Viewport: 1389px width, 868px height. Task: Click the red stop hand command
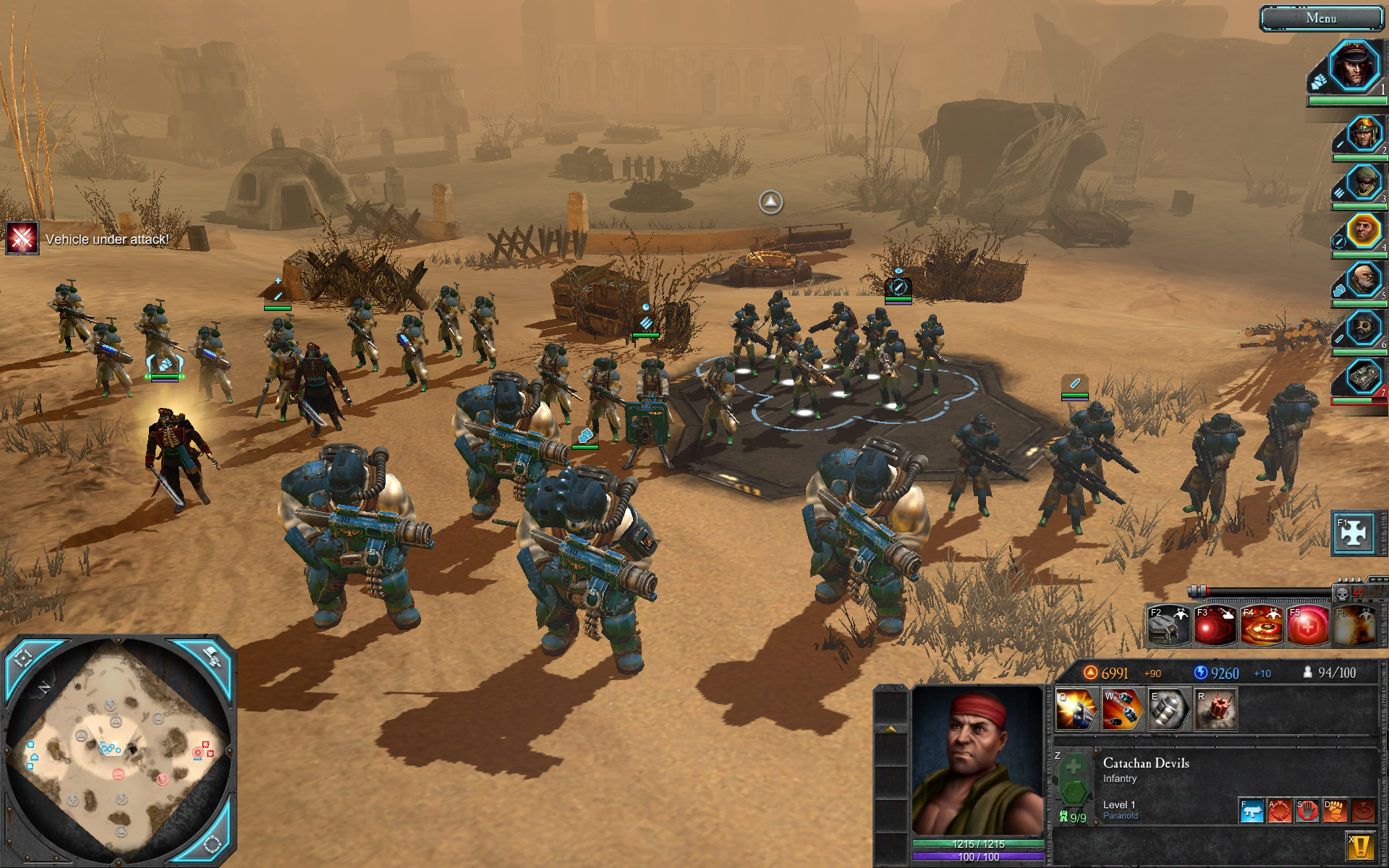pos(1307,811)
